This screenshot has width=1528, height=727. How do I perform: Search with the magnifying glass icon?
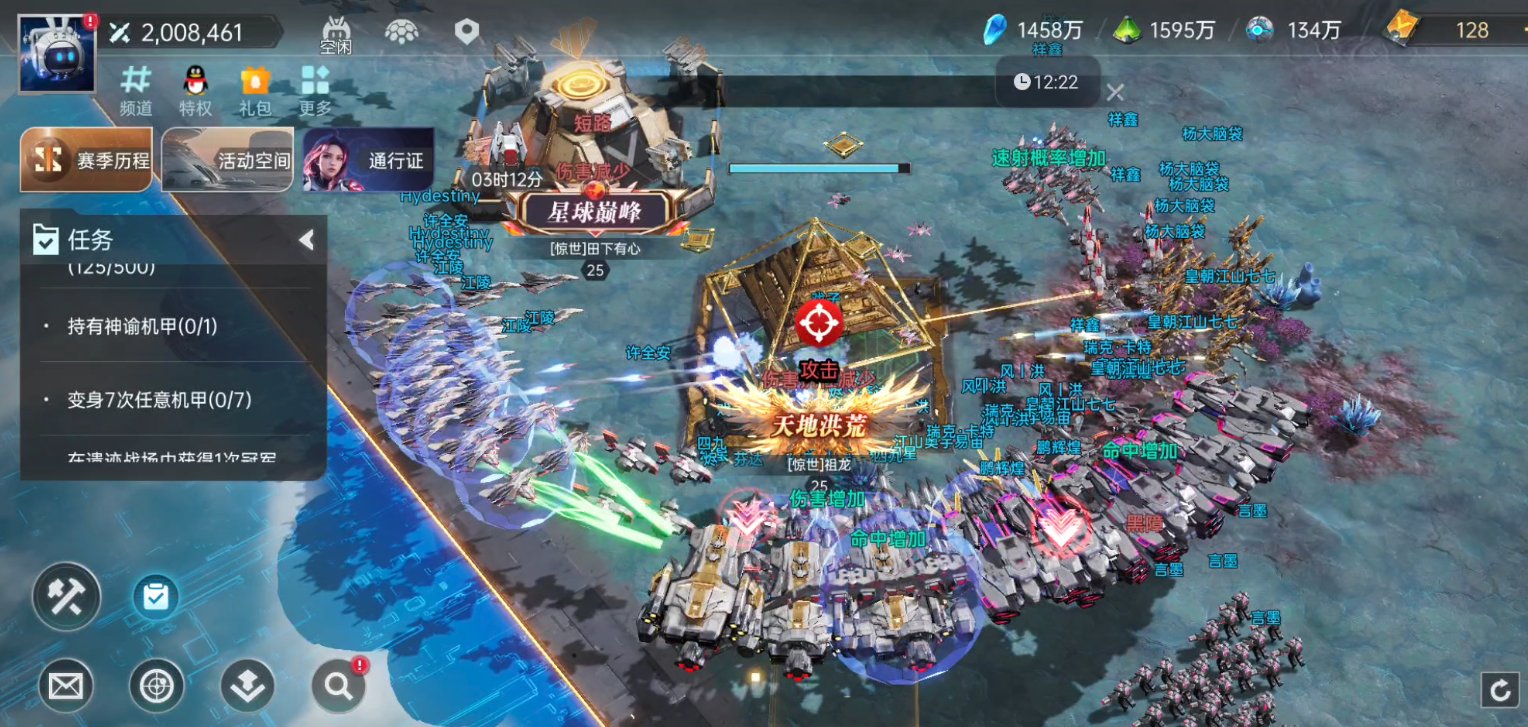pos(338,686)
